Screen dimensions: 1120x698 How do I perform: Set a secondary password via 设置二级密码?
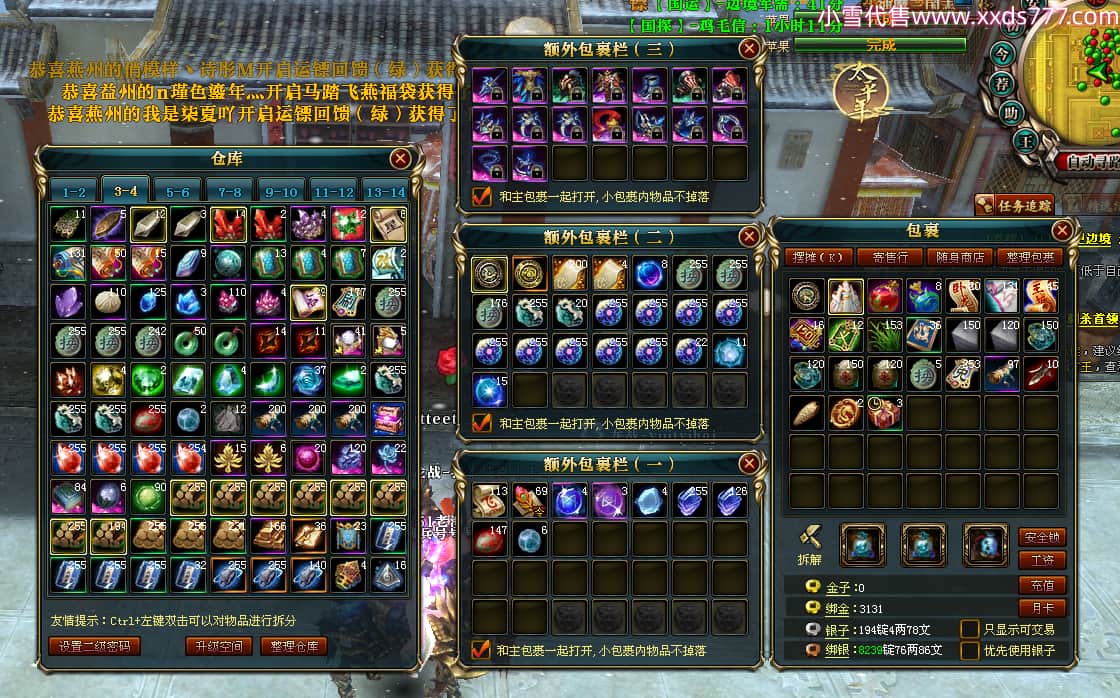pyautogui.click(x=94, y=646)
